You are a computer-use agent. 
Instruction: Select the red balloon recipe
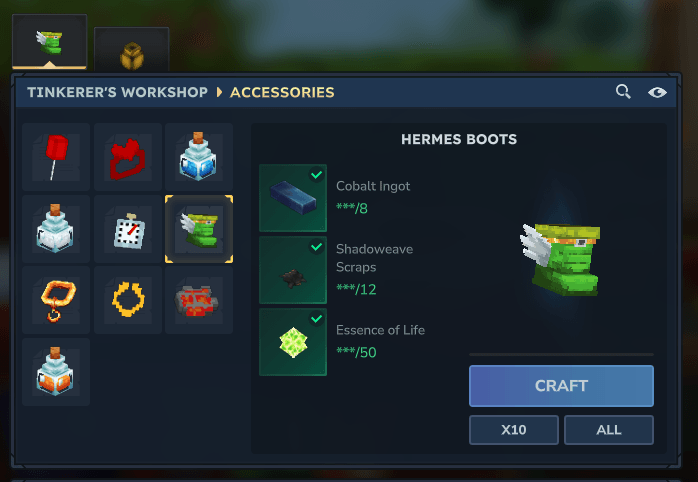coord(56,157)
